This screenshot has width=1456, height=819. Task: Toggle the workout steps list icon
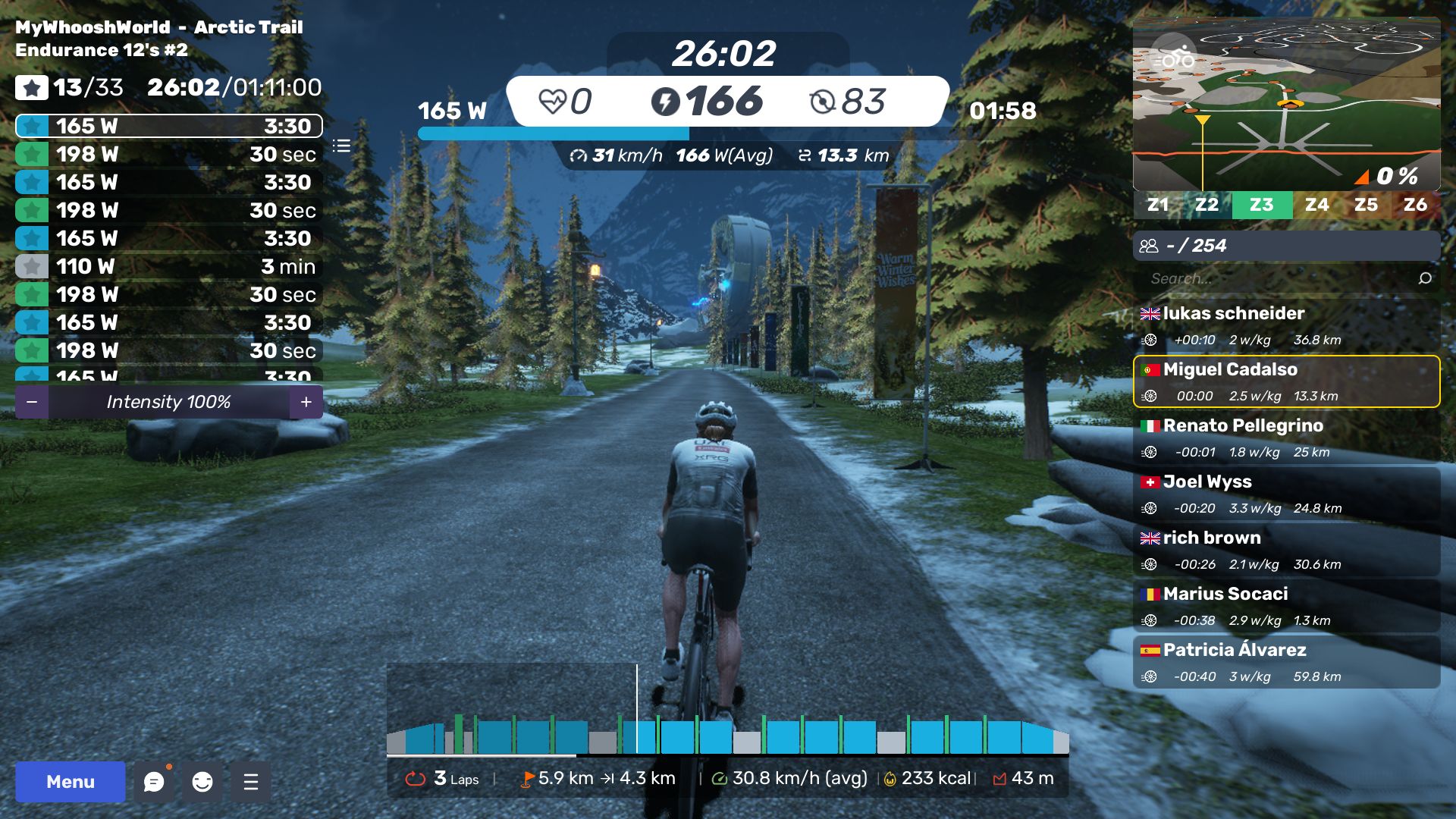(x=341, y=146)
